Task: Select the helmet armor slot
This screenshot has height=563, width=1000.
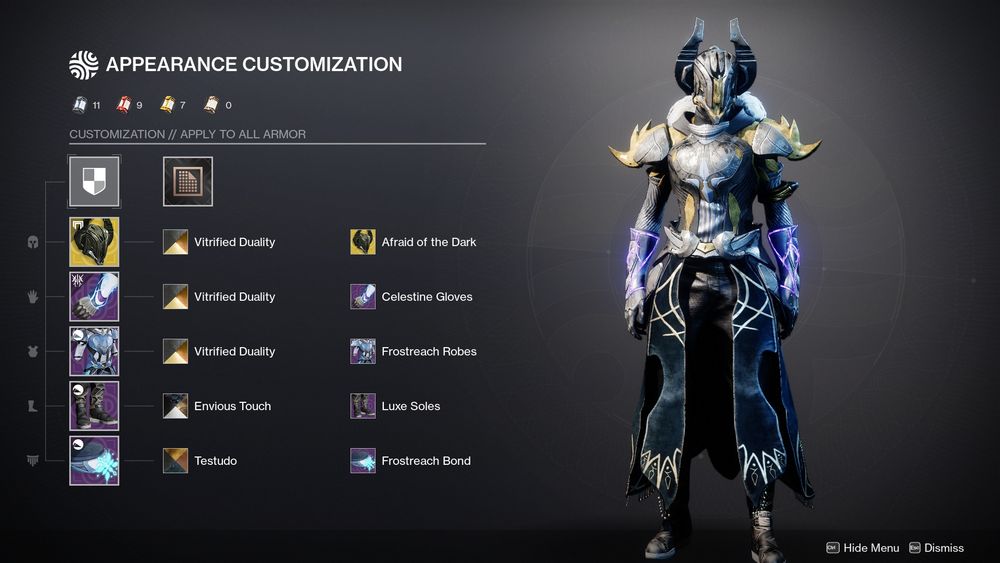Action: pos(94,242)
